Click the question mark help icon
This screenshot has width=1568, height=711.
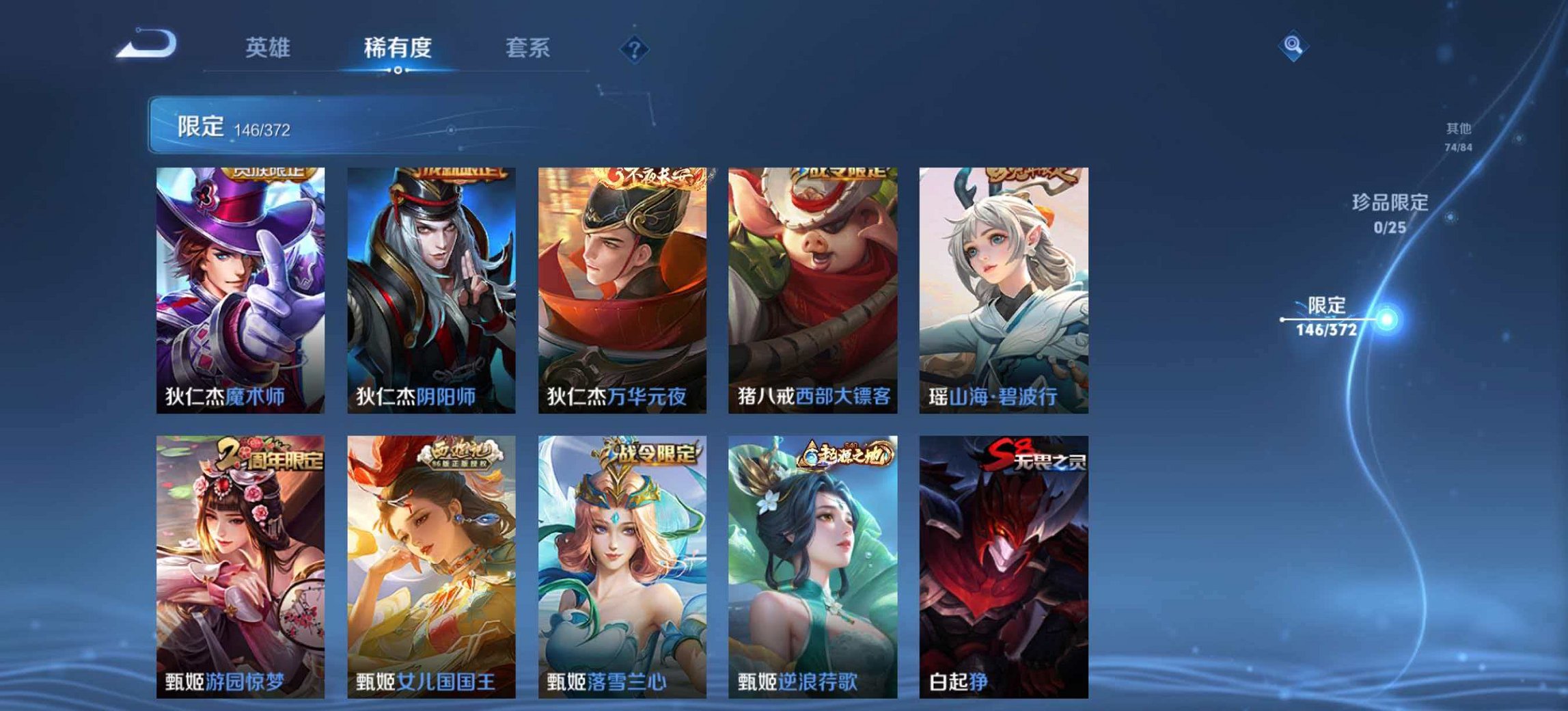point(635,48)
